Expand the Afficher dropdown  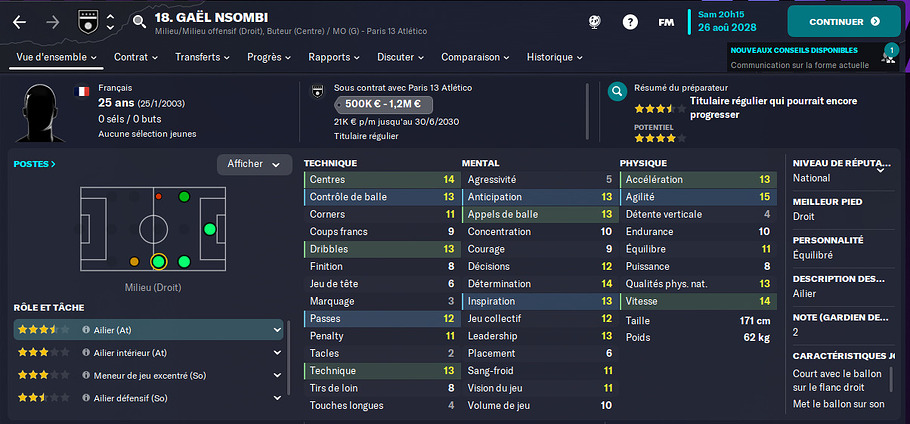[x=254, y=164]
